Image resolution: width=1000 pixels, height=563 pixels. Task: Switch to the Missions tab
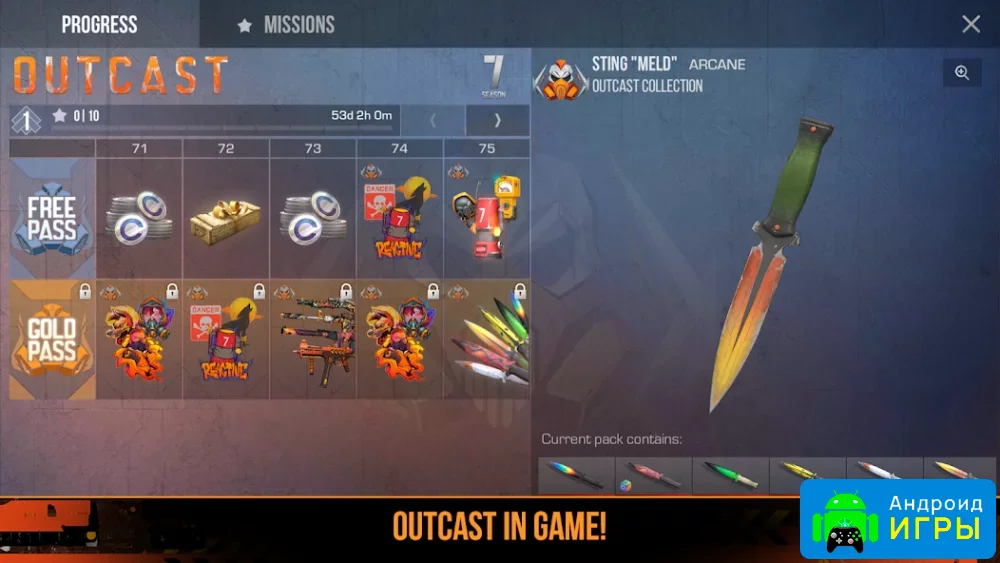(286, 25)
